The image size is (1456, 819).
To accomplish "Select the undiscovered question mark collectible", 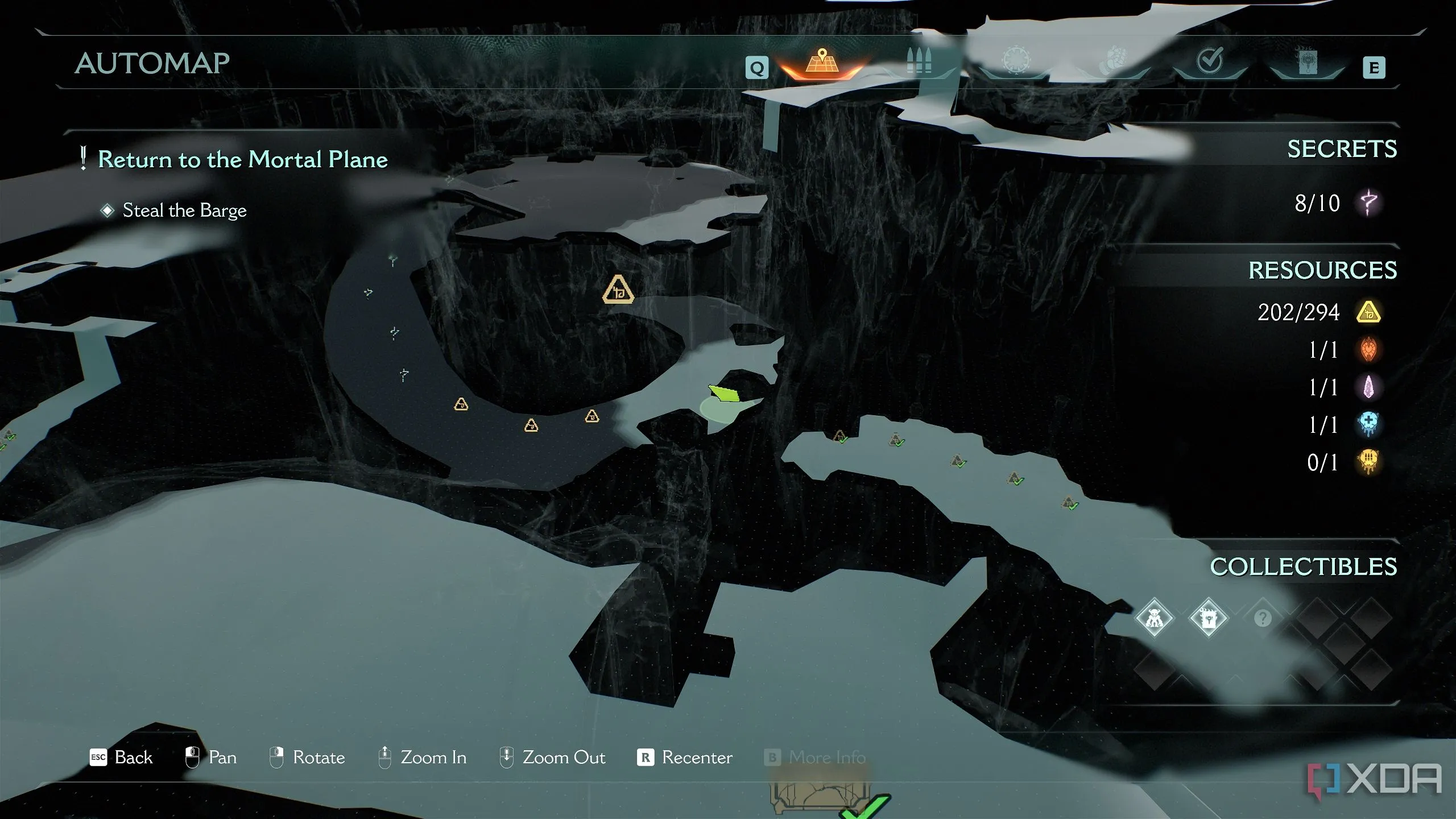I will coord(1263,618).
